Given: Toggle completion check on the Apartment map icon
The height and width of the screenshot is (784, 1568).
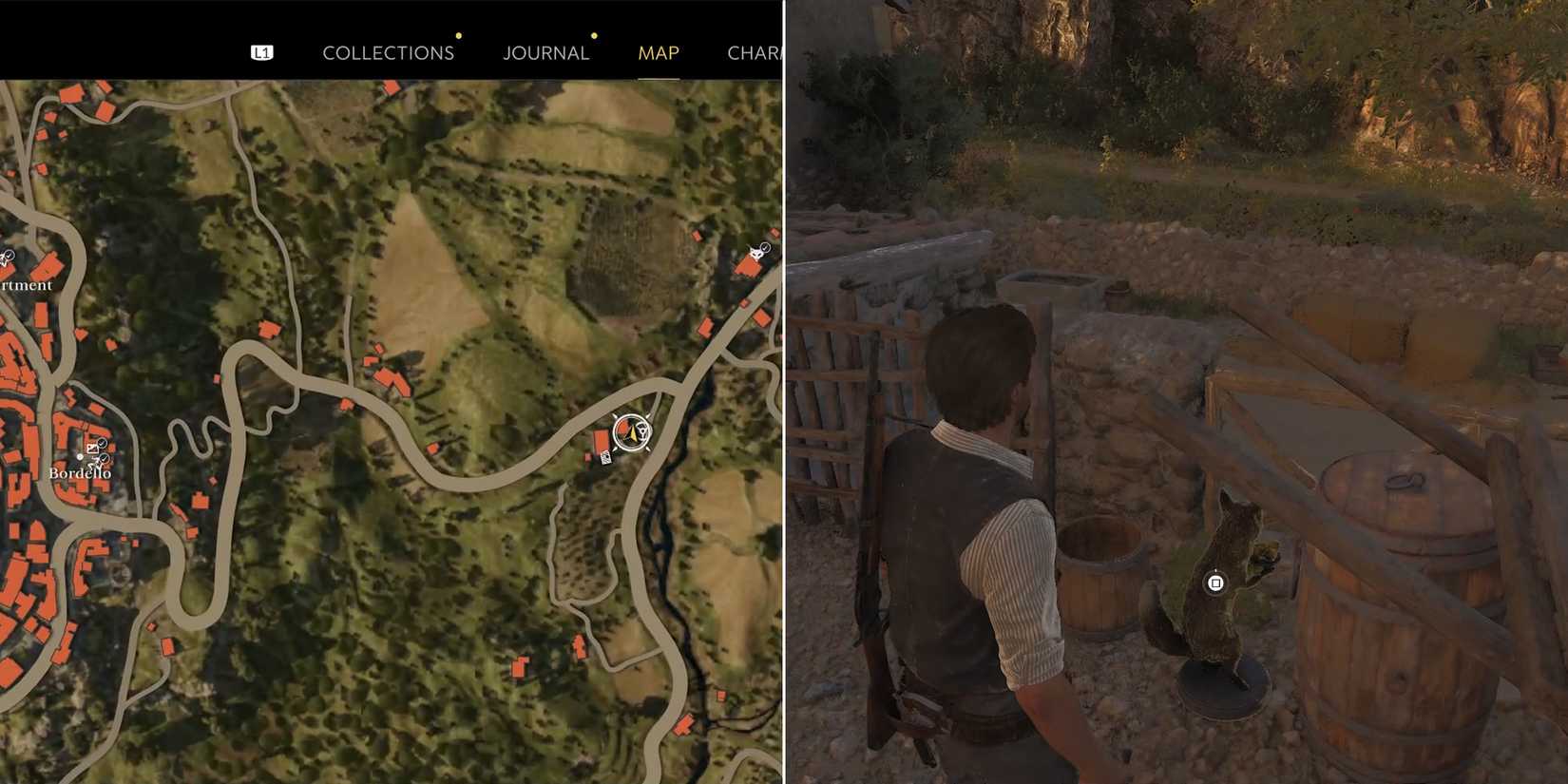Looking at the screenshot, I should pos(10,255).
